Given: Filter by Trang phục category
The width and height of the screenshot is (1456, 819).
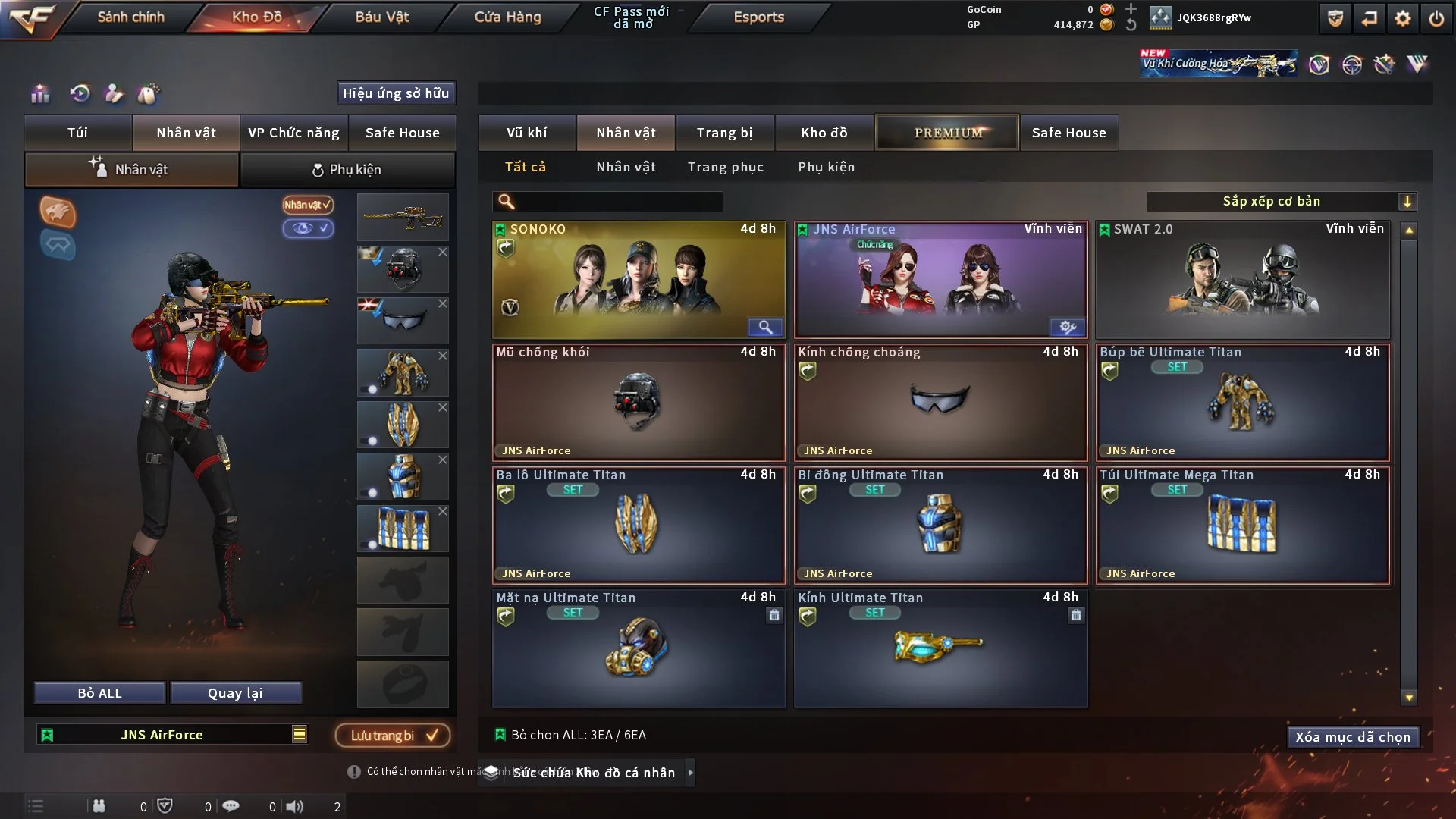Looking at the screenshot, I should coord(725,167).
